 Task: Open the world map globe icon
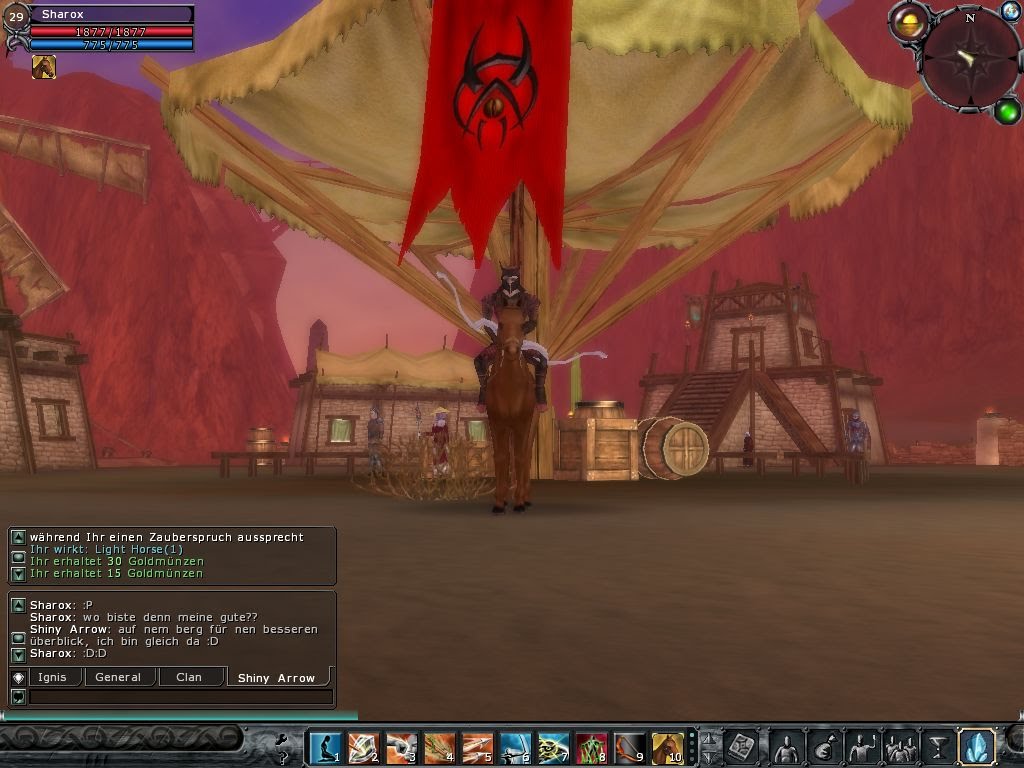click(x=1010, y=11)
